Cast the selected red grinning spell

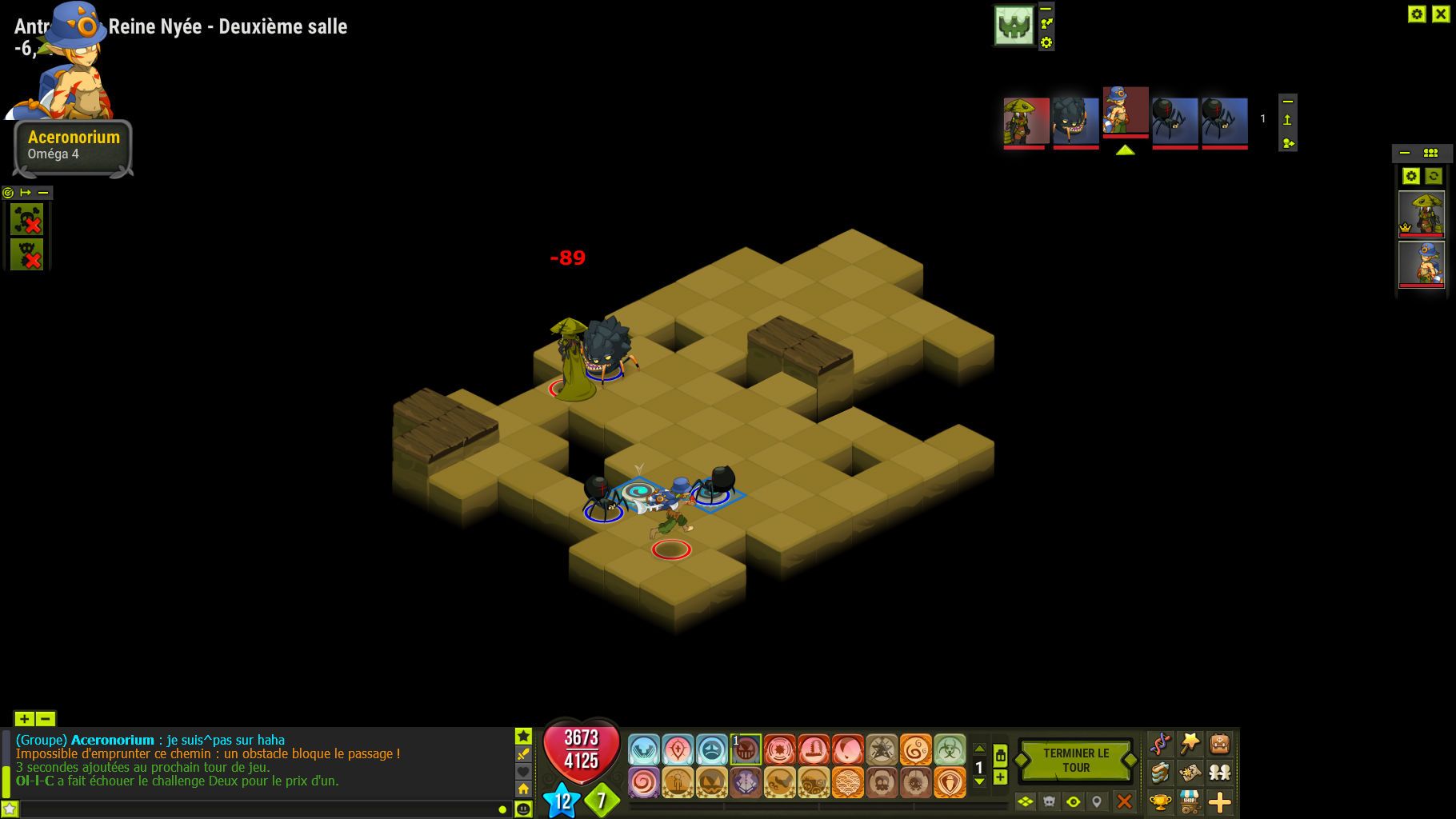click(x=746, y=749)
